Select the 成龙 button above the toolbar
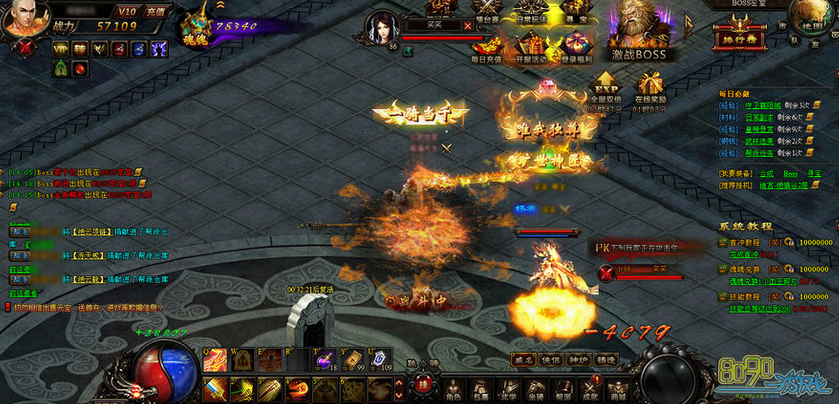 click(x=522, y=358)
